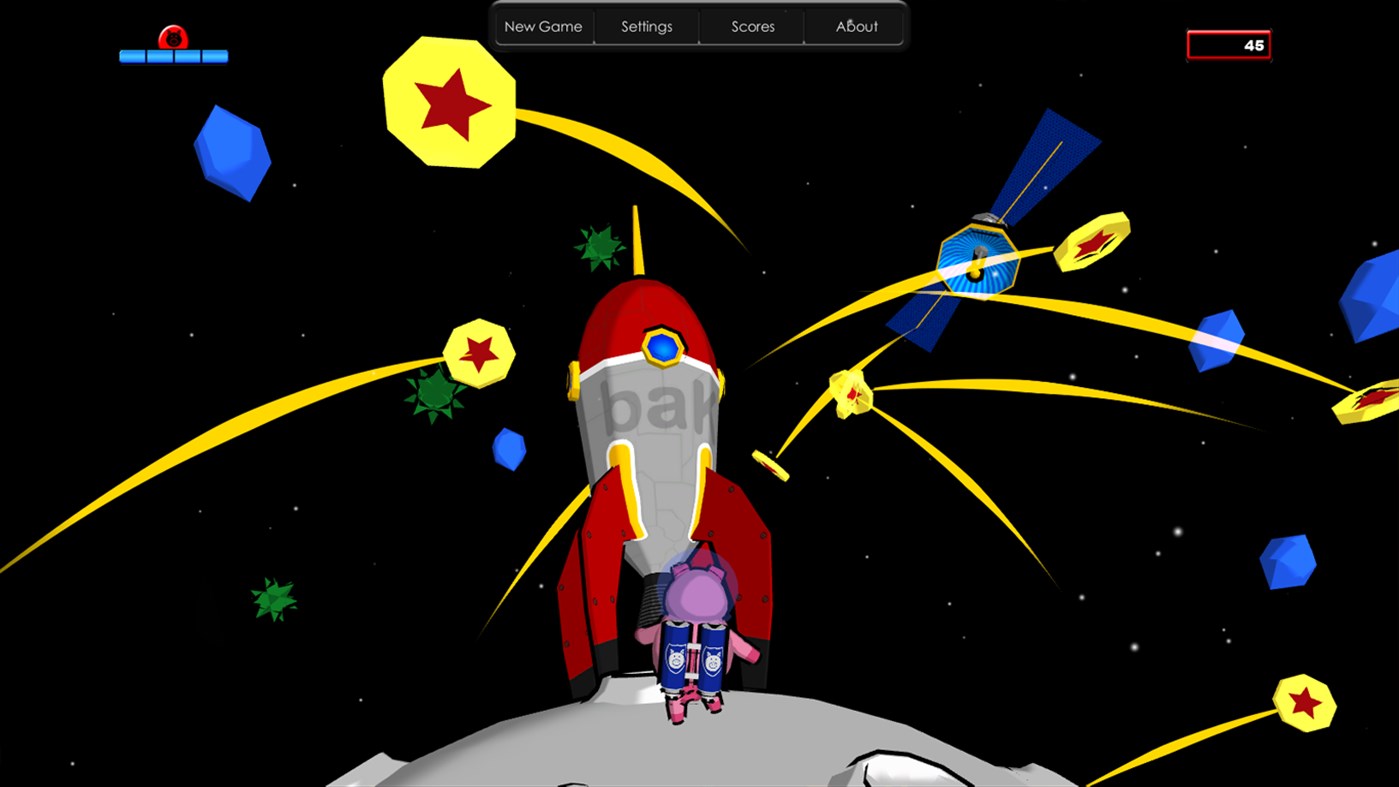The height and width of the screenshot is (787, 1399).
Task: View the Scores screen
Action: pos(751,26)
